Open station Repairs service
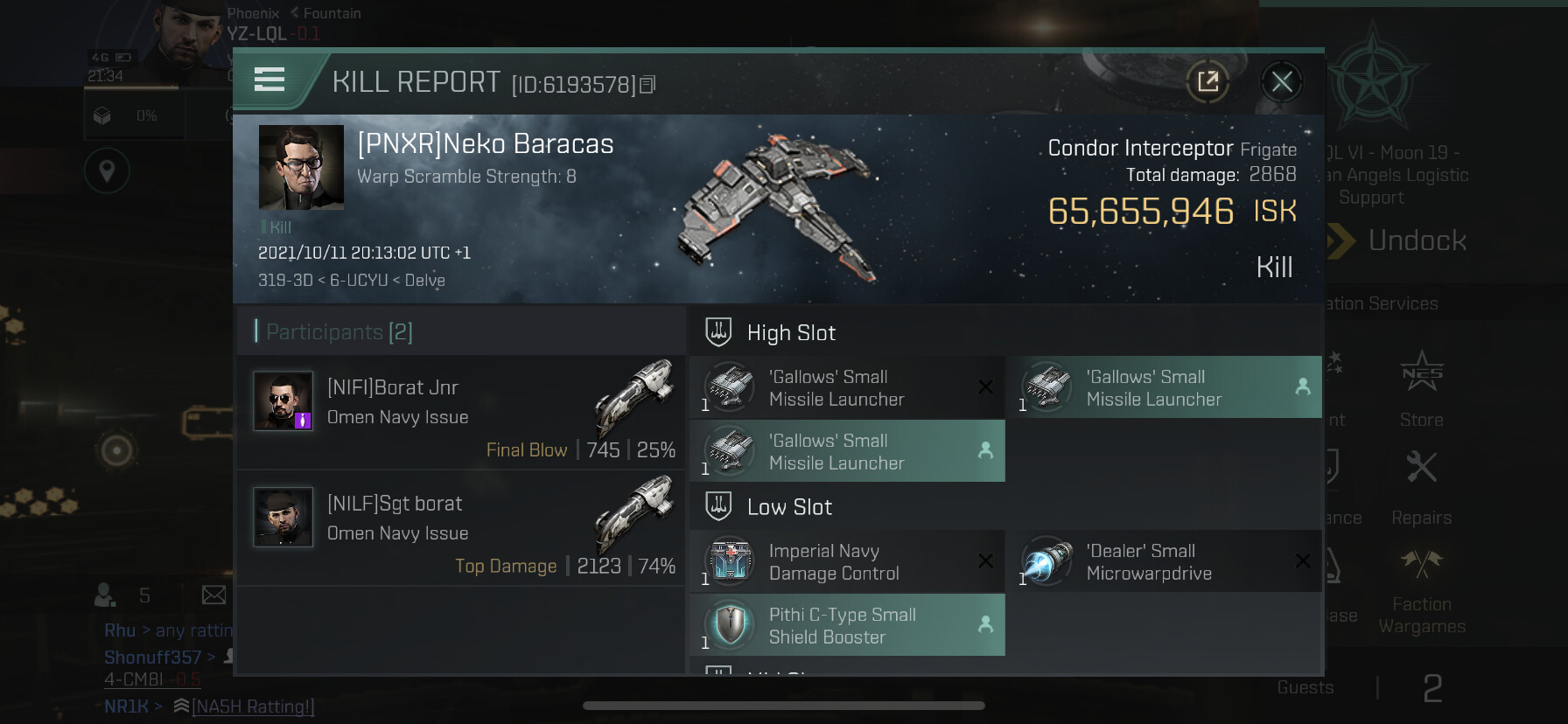The image size is (1568, 724). pyautogui.click(x=1422, y=485)
